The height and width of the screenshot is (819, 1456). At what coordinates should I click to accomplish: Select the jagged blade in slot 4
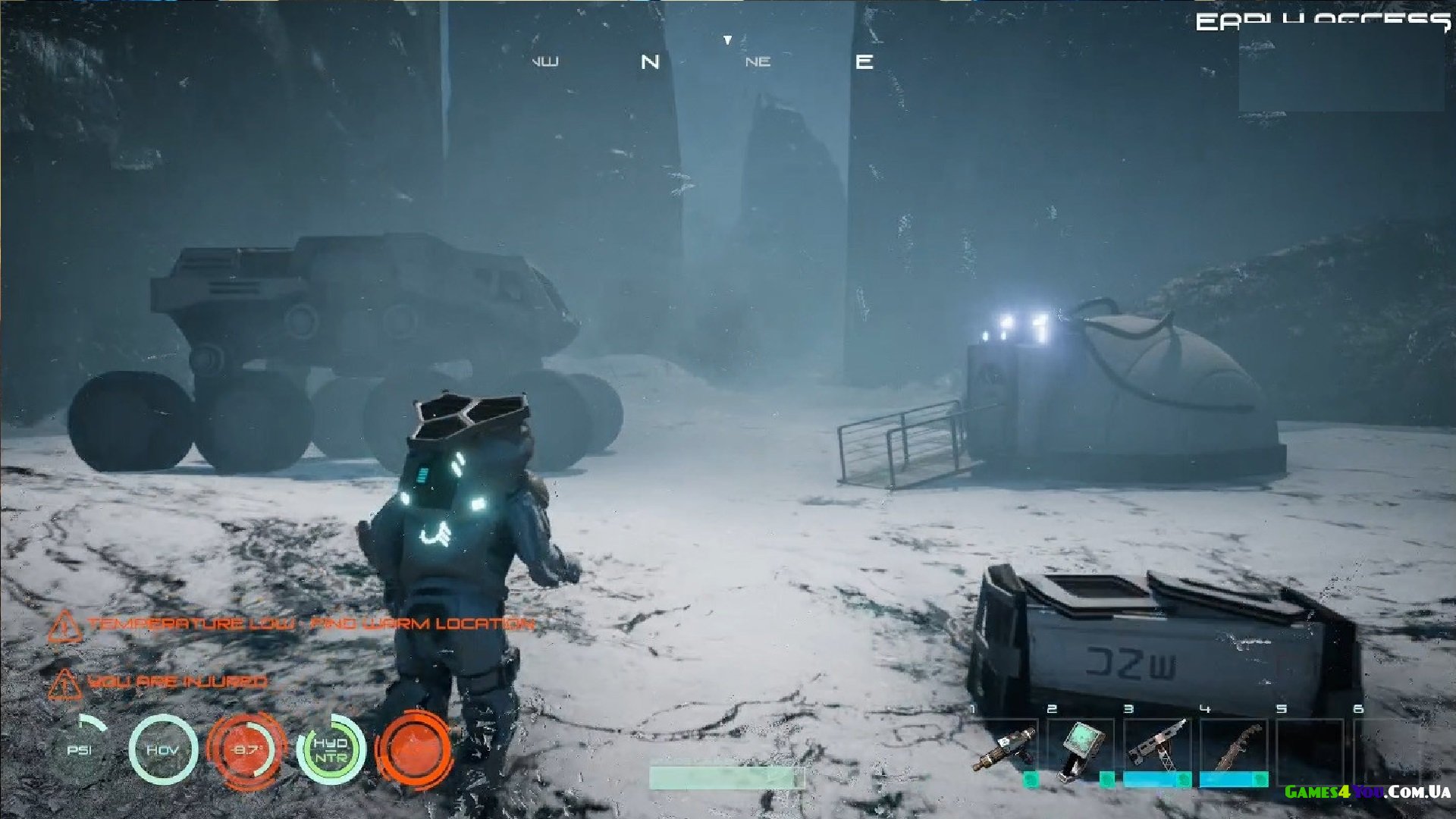[1234, 746]
